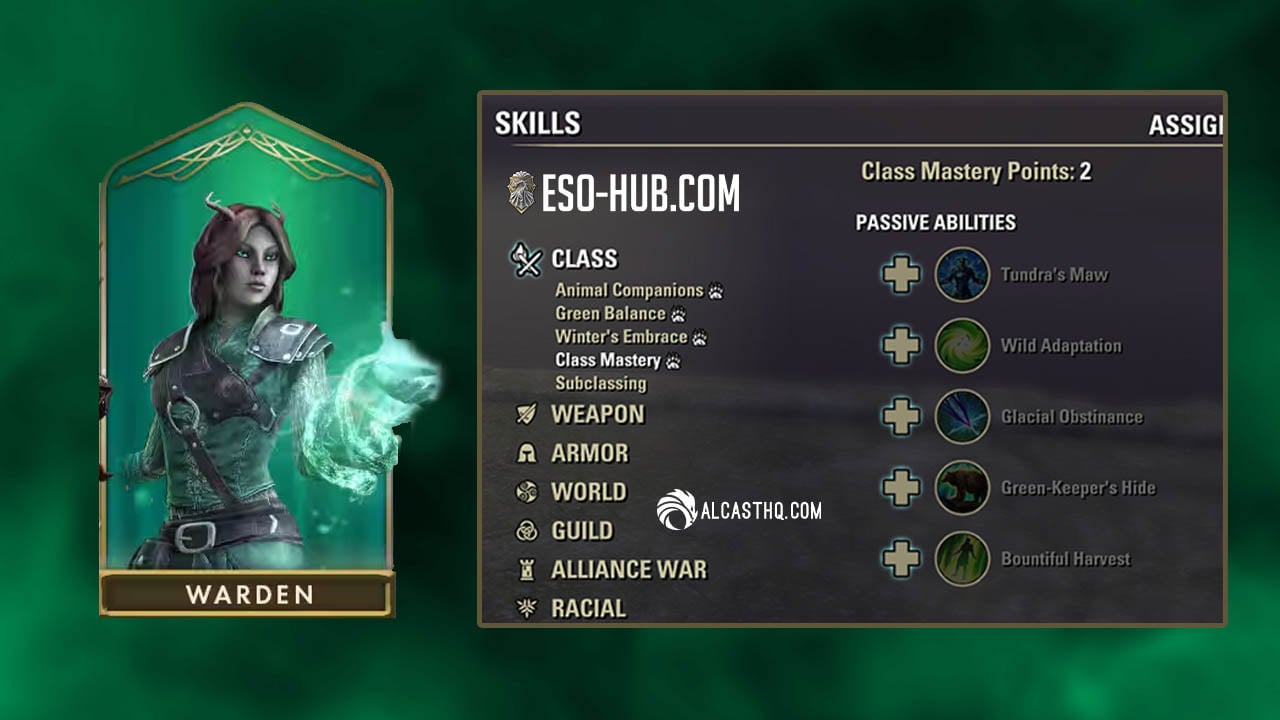Expand the Weapon skill category
The height and width of the screenshot is (720, 1280).
click(x=597, y=414)
